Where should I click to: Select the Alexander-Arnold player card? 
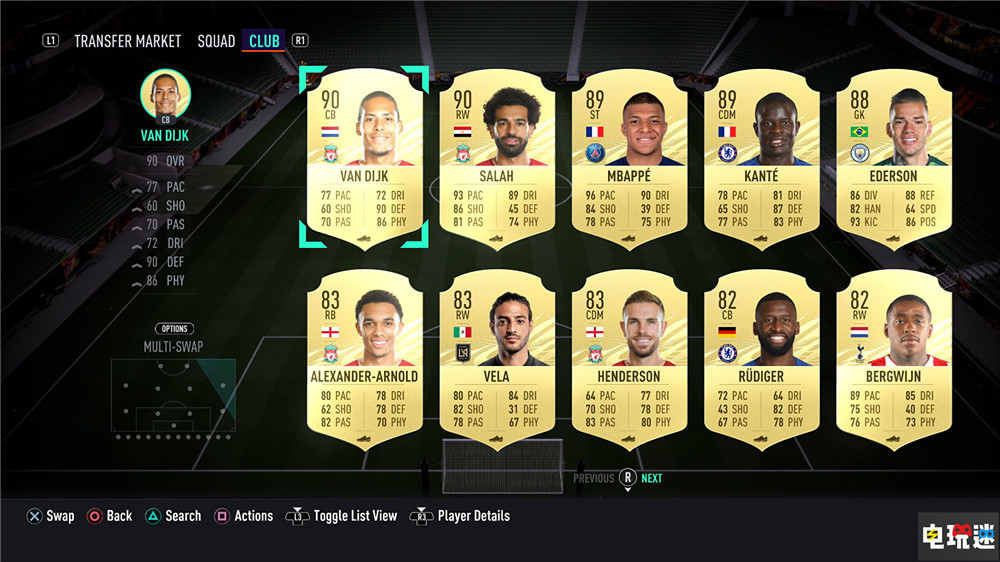point(364,357)
